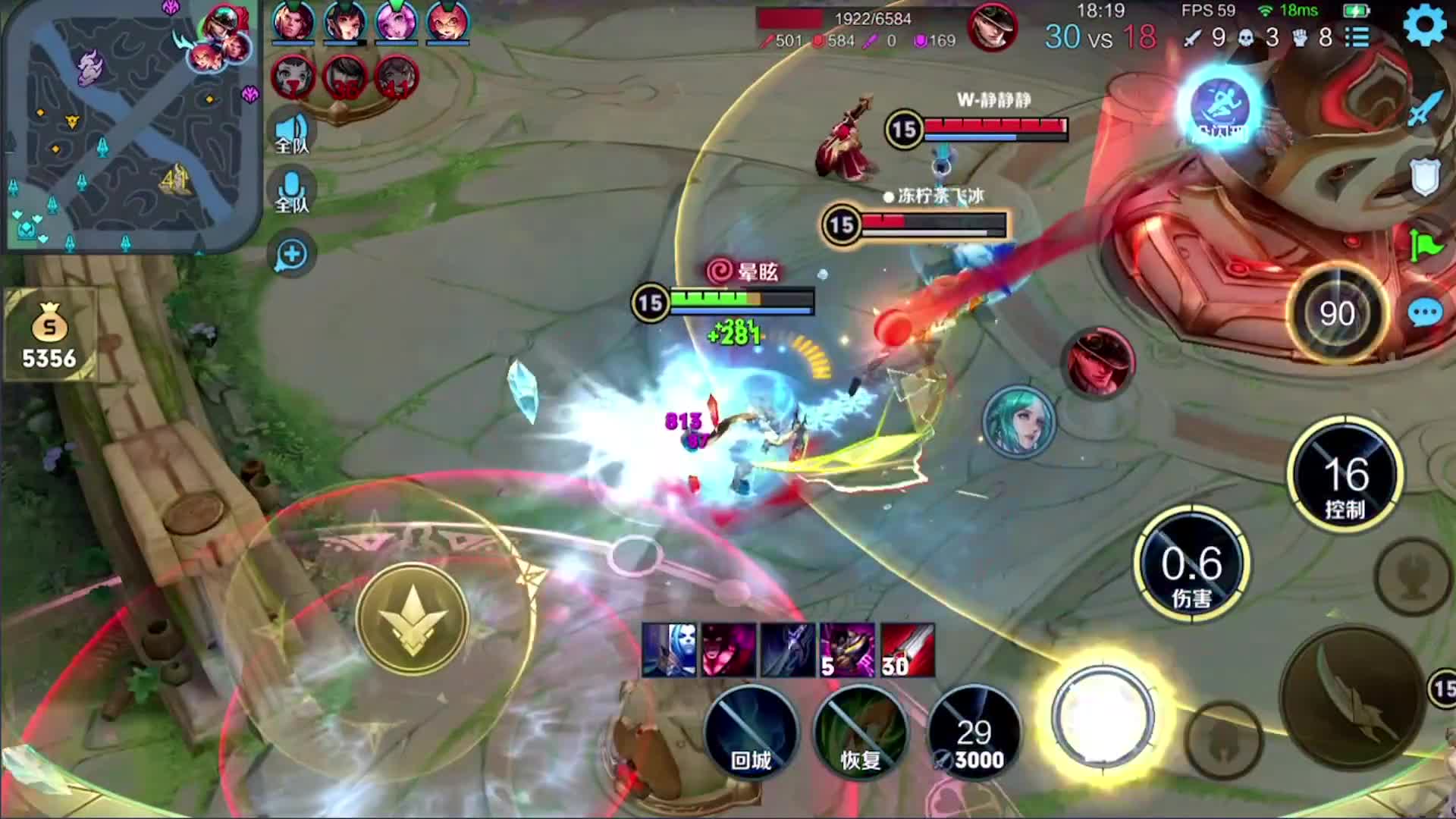Tap the gold virtual joystick
Viewport: 1456px width, 819px height.
click(x=413, y=618)
